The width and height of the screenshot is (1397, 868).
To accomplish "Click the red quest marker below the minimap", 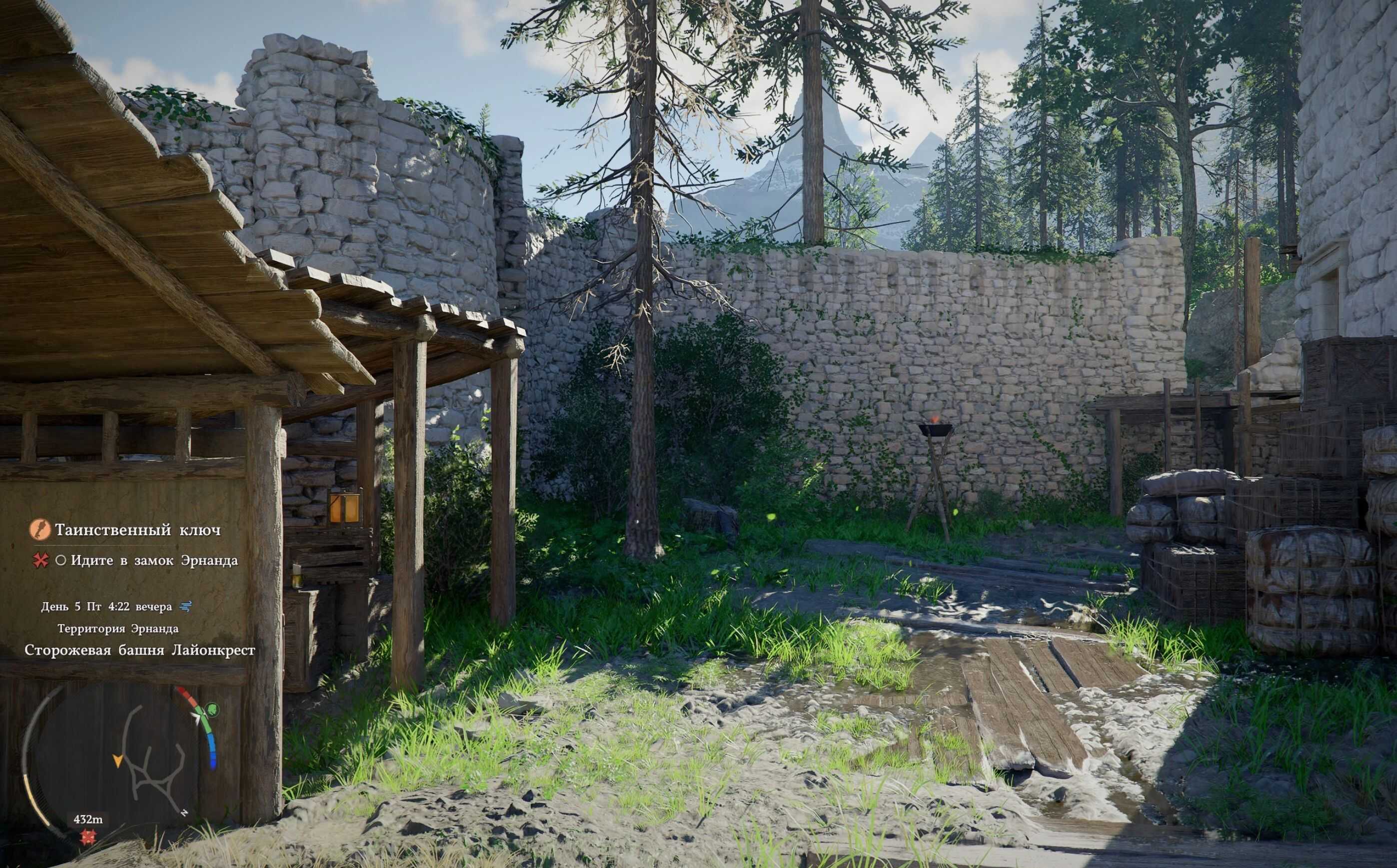I will (88, 837).
